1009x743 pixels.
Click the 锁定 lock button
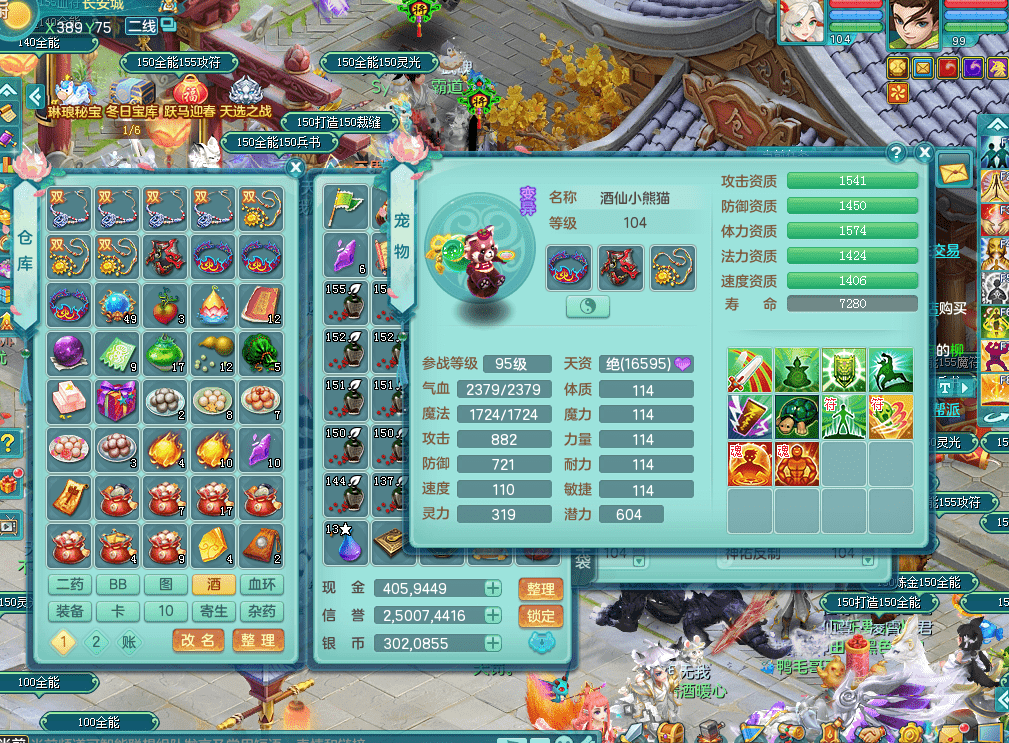tap(541, 616)
